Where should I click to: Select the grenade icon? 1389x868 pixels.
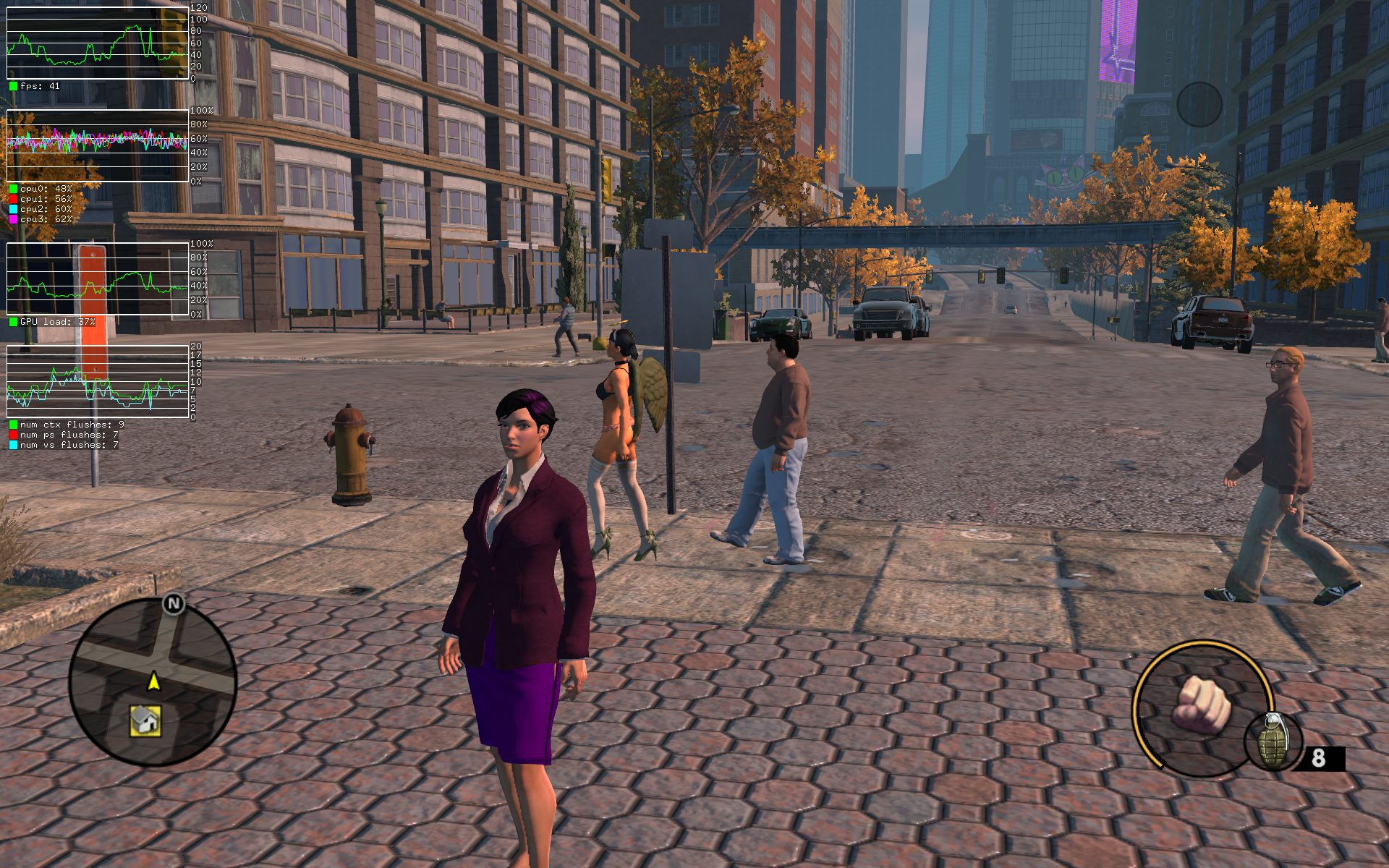(x=1273, y=740)
